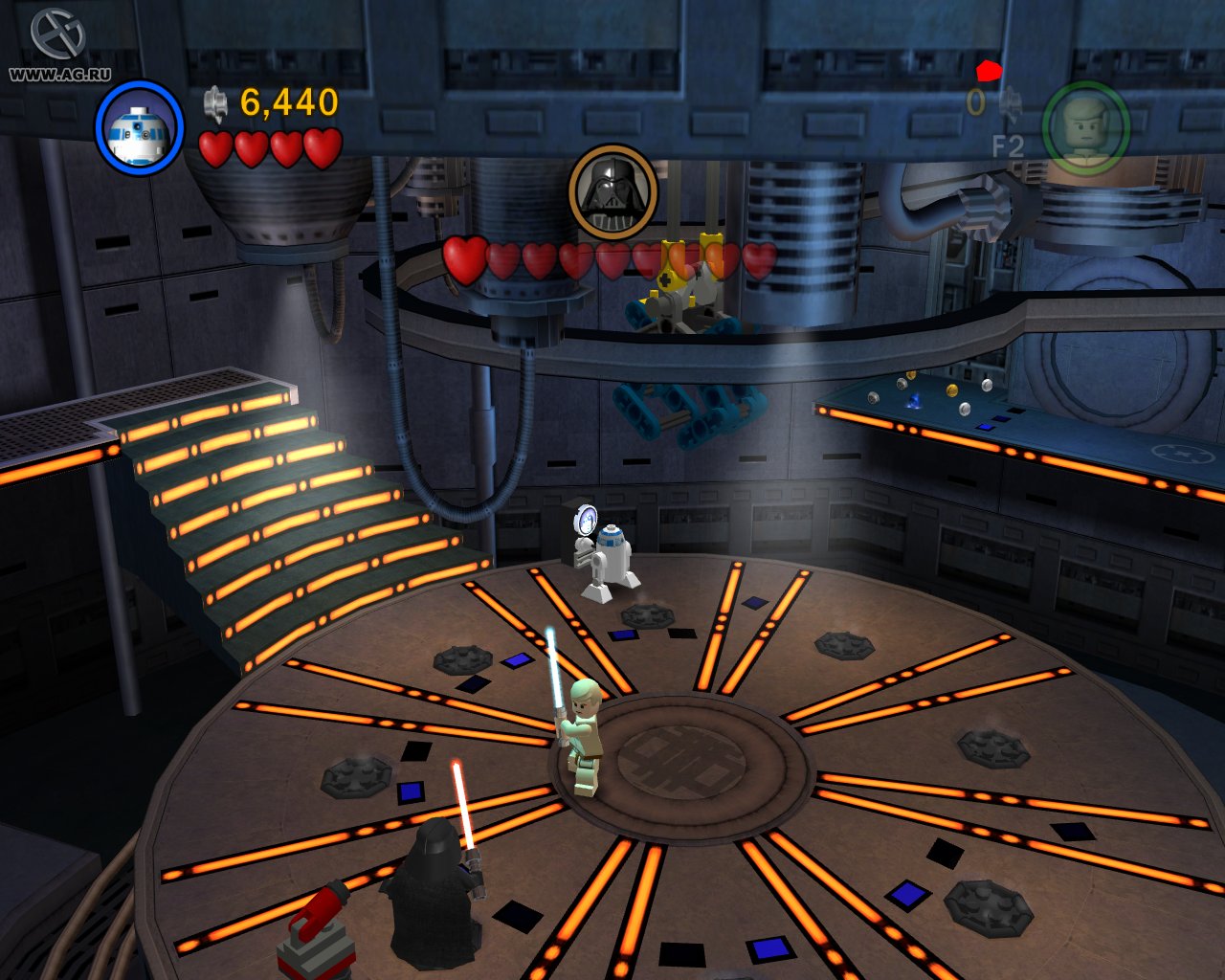Click the white R2-D2 droid on the platform

click(x=611, y=555)
